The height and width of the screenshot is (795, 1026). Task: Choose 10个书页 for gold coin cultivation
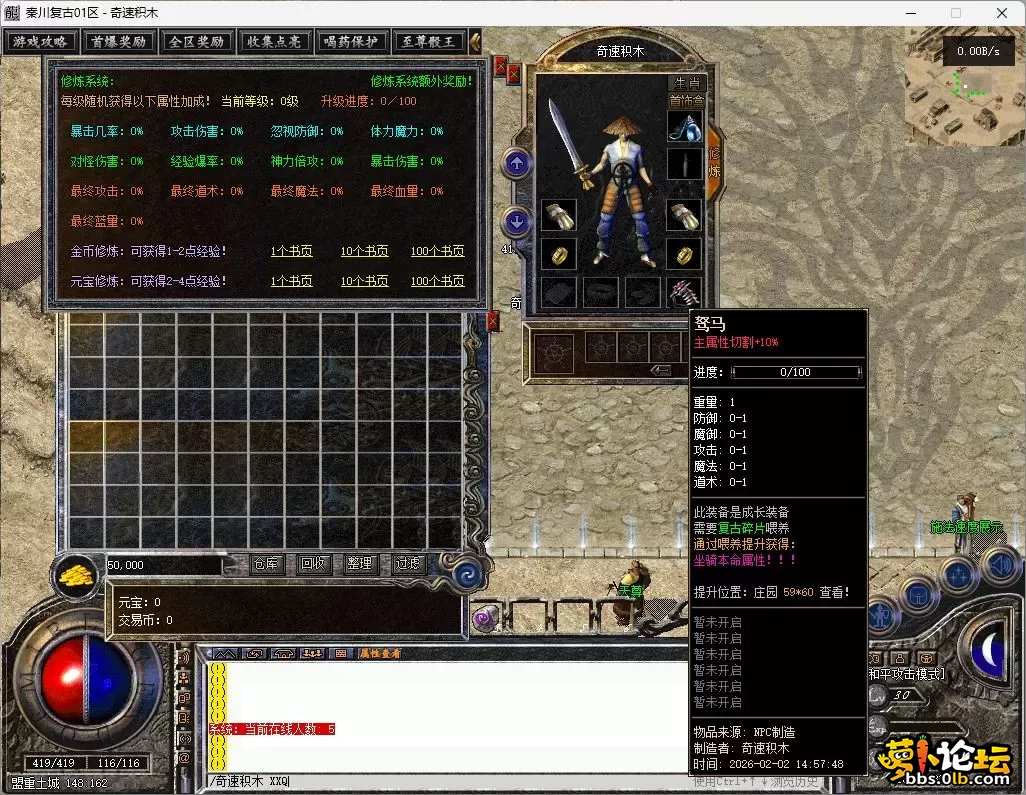tap(364, 251)
